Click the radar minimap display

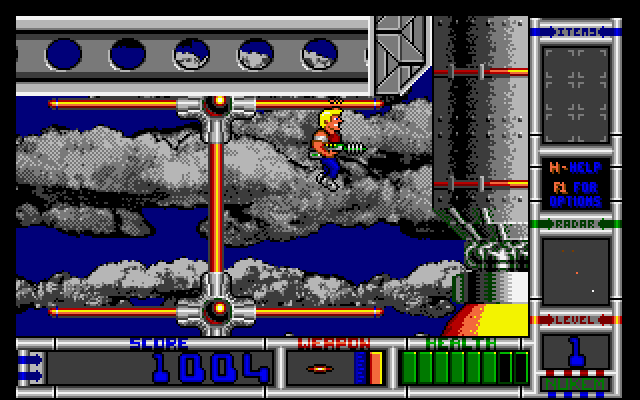575,270
